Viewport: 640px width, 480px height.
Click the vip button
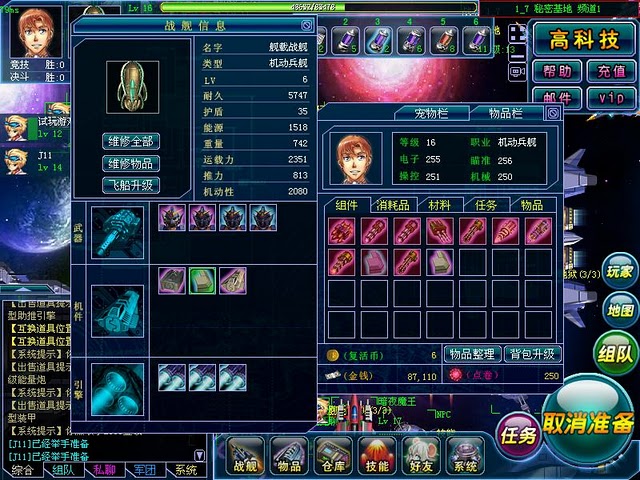[611, 97]
